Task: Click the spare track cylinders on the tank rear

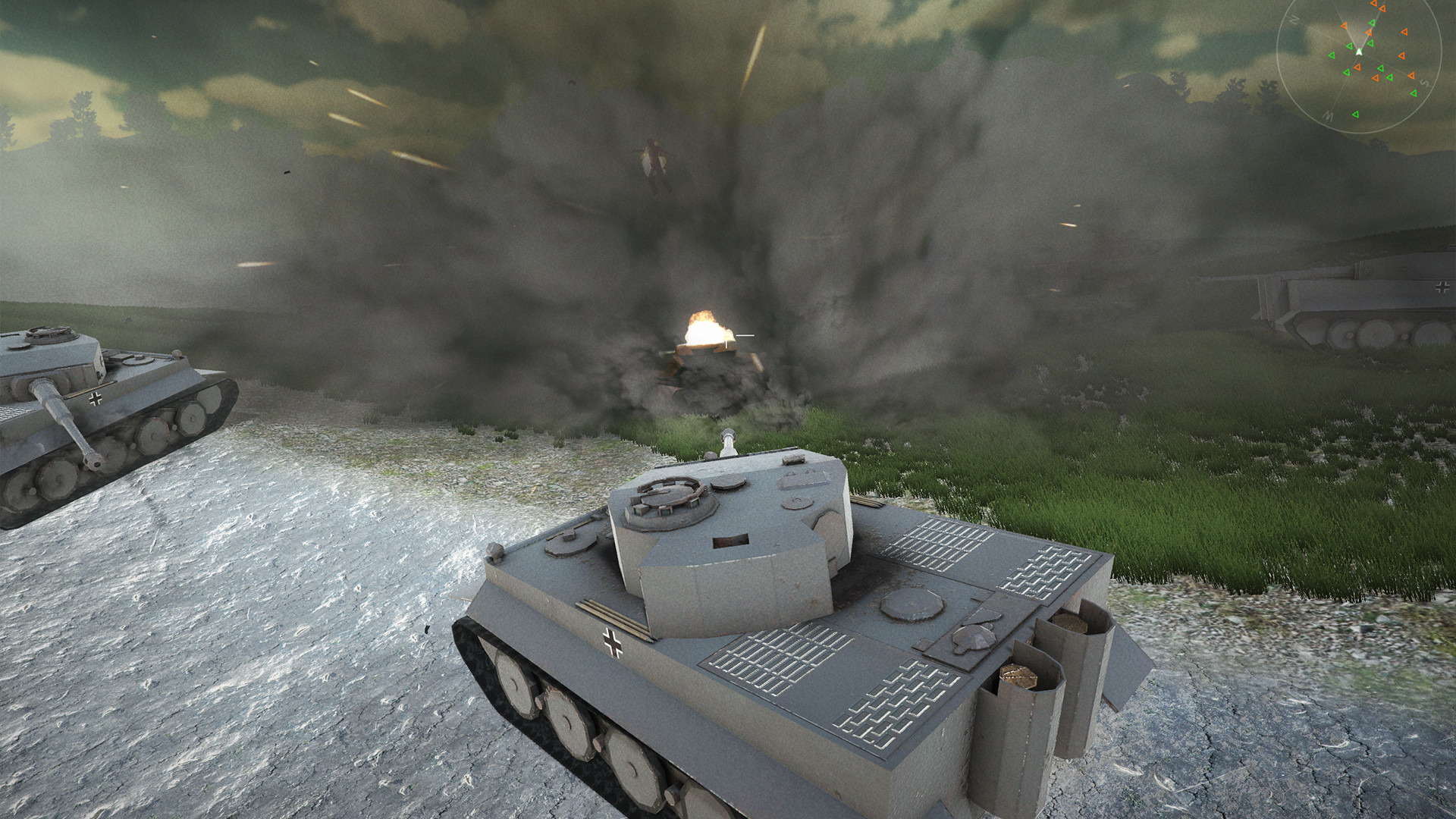Action: [1035, 660]
